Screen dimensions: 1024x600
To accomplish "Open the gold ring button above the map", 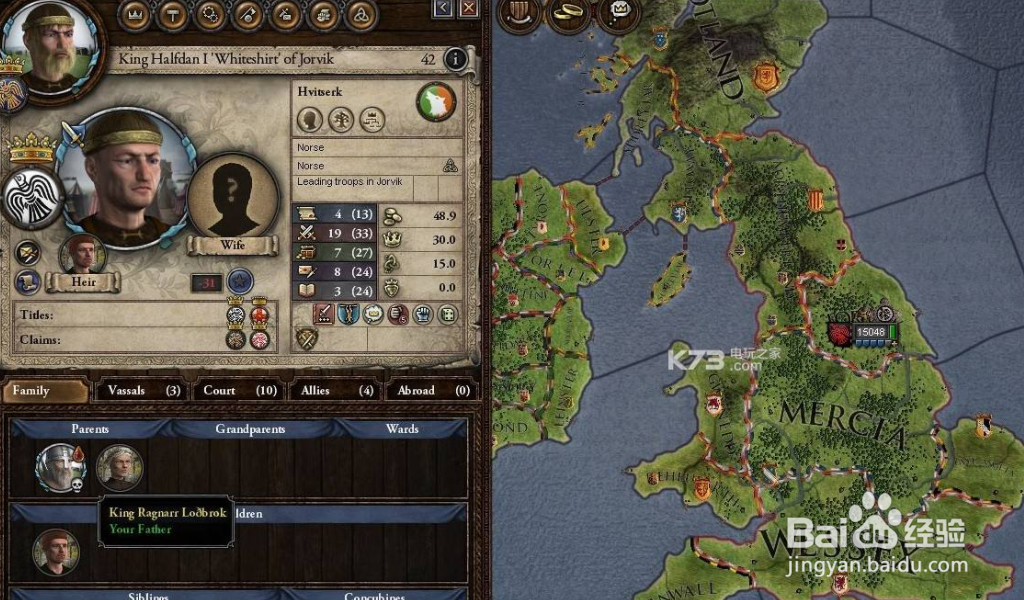I will click(572, 14).
